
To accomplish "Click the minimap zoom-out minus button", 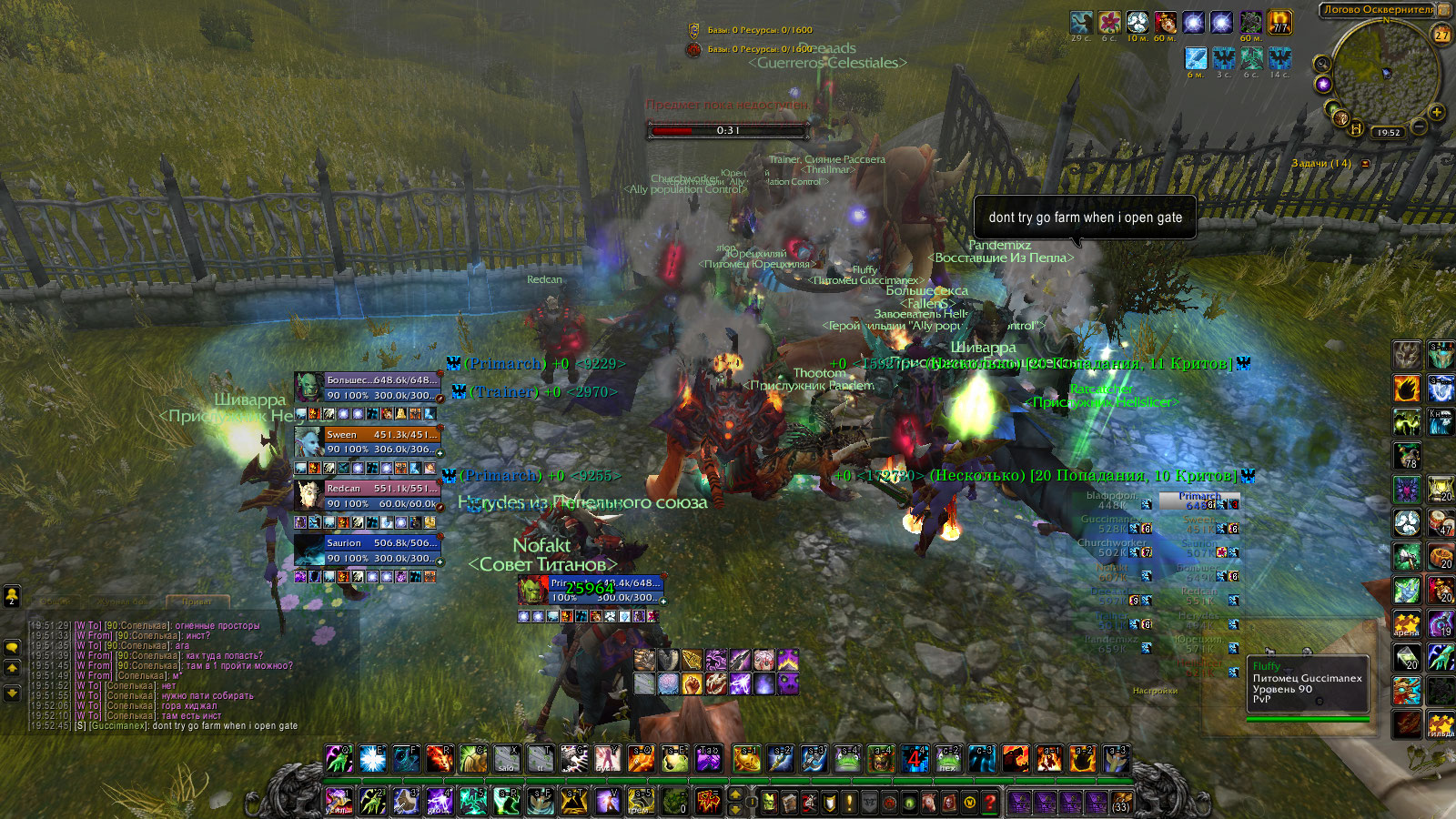I will click(1419, 127).
